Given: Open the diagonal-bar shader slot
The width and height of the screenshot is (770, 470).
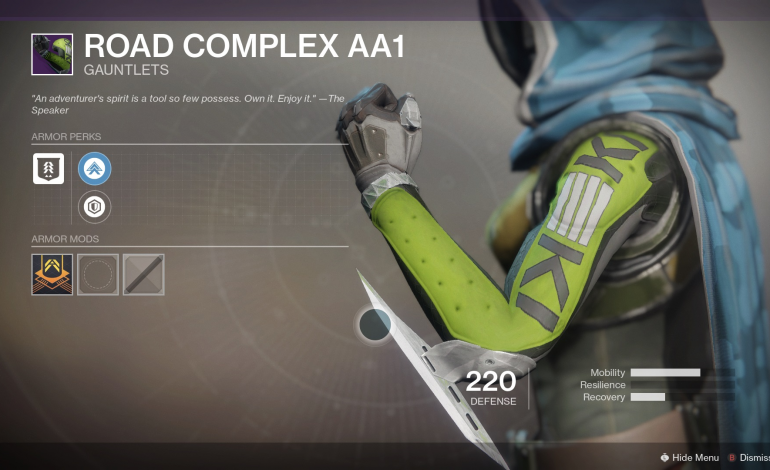Looking at the screenshot, I should 143,274.
